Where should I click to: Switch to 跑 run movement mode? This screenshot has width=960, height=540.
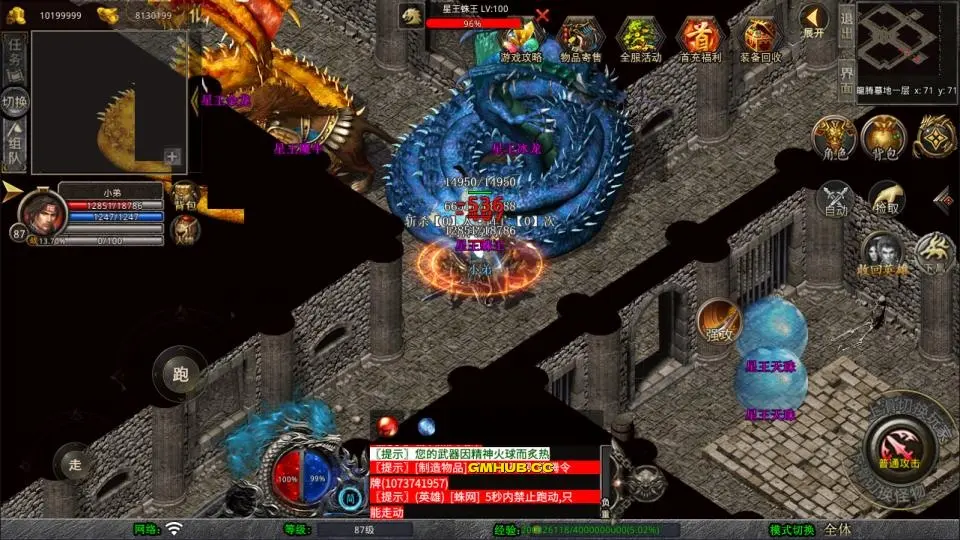(x=180, y=375)
